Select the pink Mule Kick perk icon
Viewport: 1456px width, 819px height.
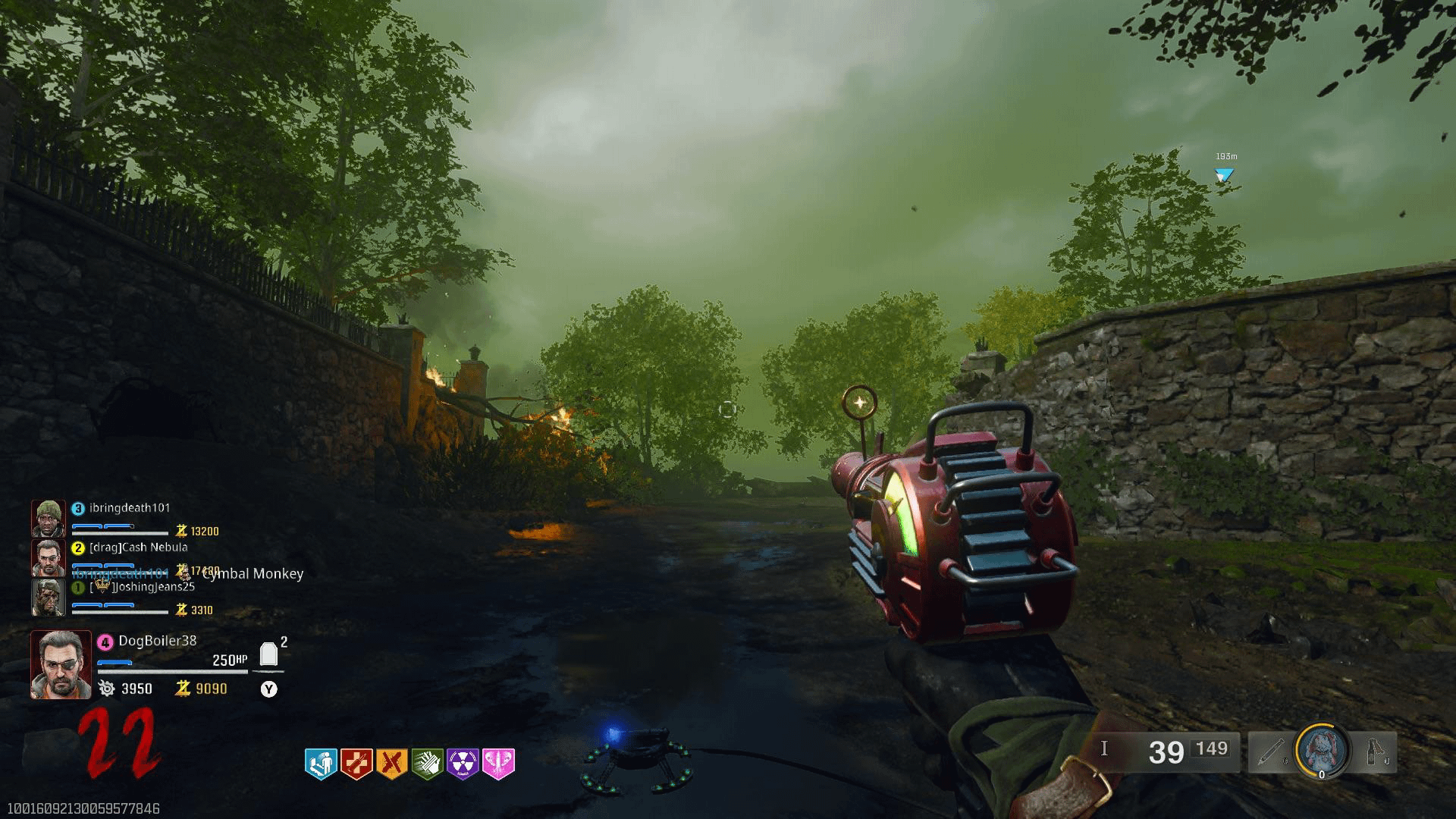pyautogui.click(x=498, y=764)
